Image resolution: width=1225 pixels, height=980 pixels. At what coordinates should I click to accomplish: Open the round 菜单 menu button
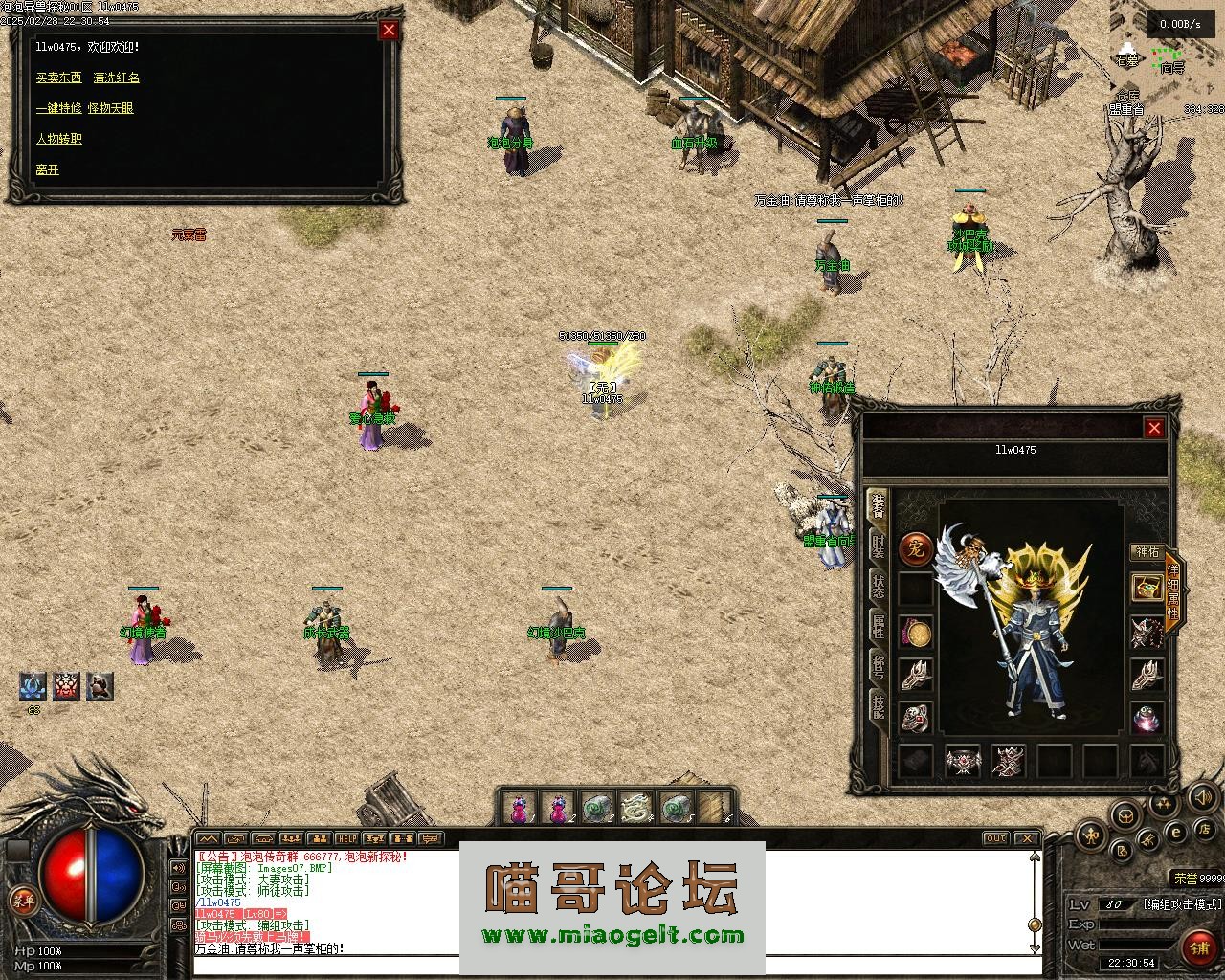[22, 899]
